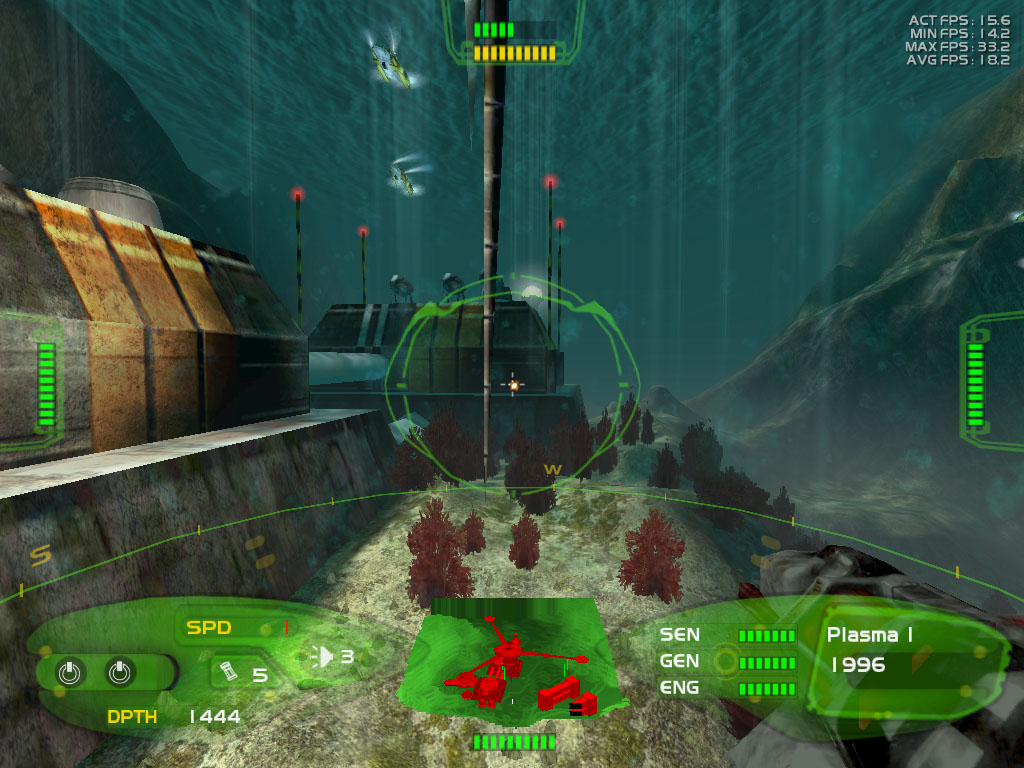Viewport: 1024px width, 768px height.
Task: Click the ENG system label
Action: [679, 687]
